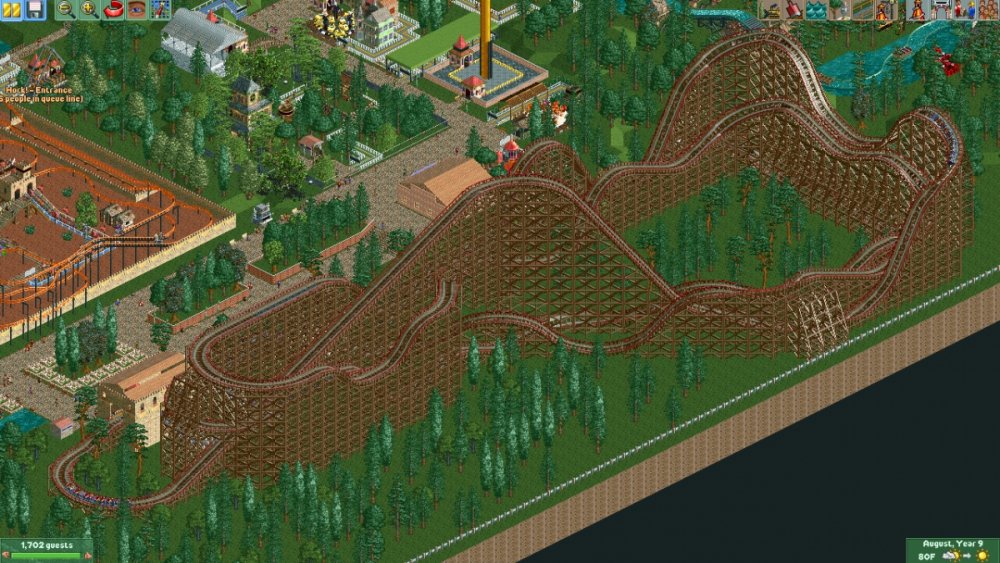Zoom in with the plus magnifier
This screenshot has height=563, width=1000.
point(88,10)
